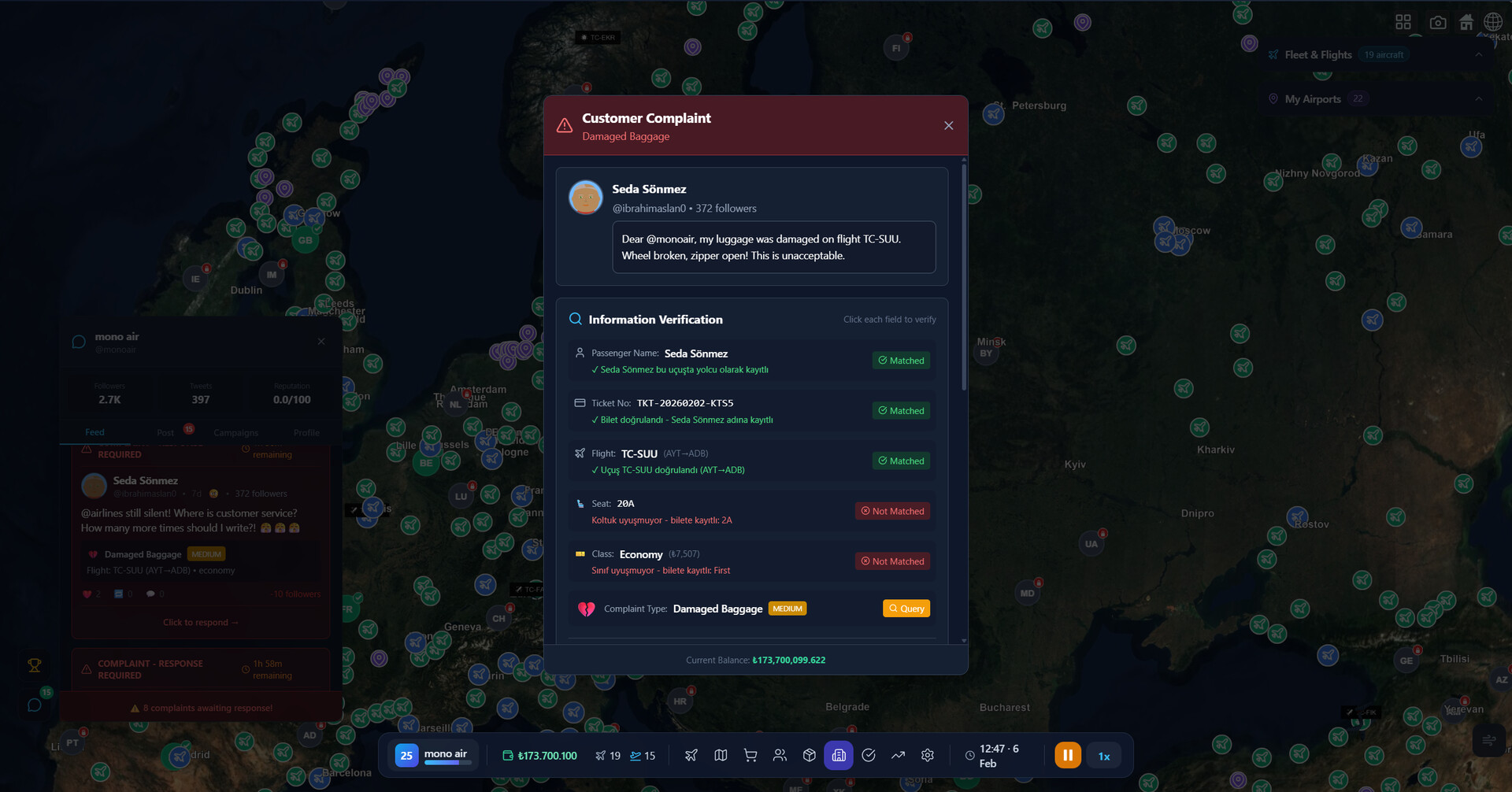Open the Profile tab on mono air panel

click(306, 432)
